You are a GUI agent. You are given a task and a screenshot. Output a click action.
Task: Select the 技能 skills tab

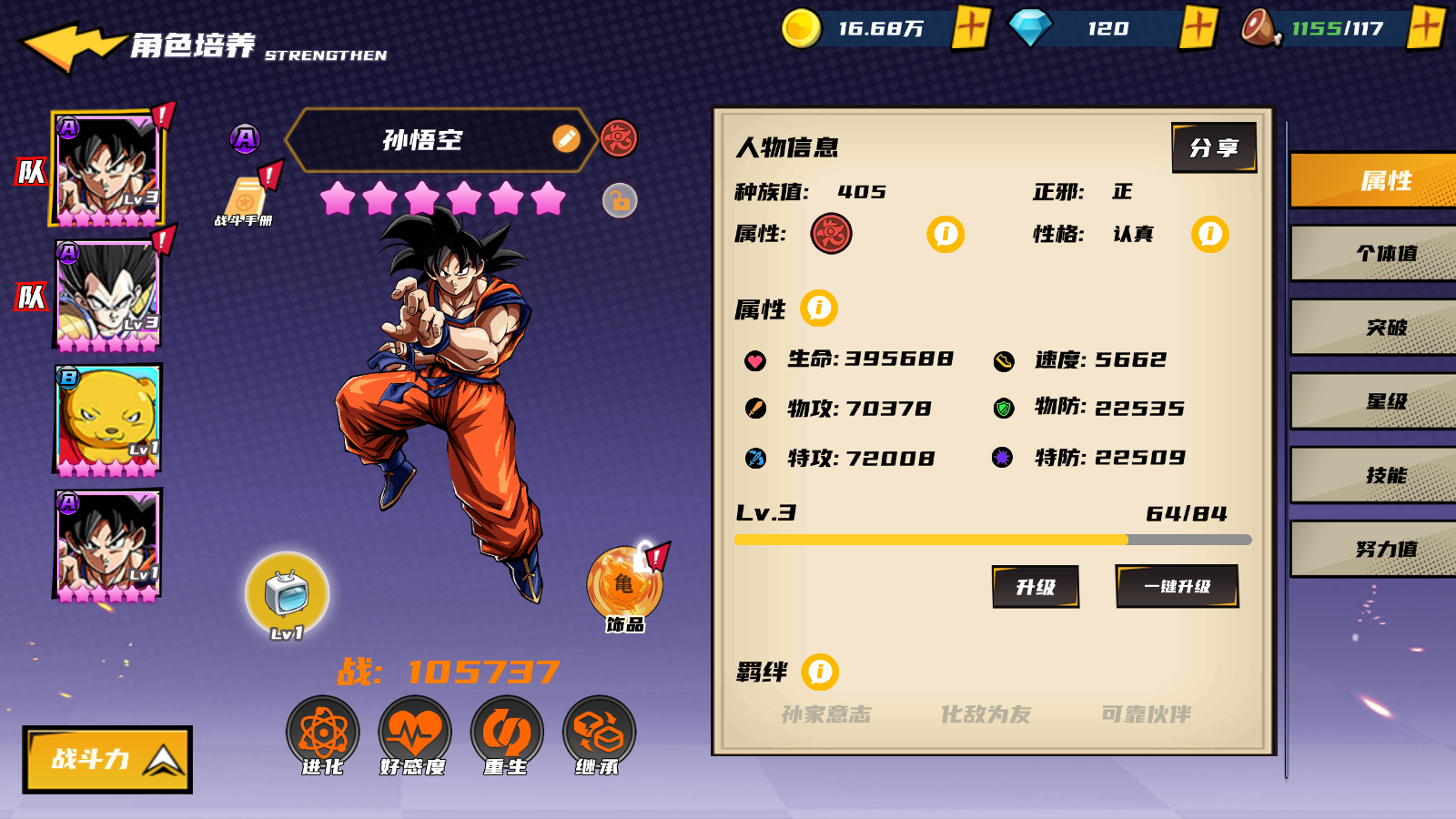[1385, 475]
